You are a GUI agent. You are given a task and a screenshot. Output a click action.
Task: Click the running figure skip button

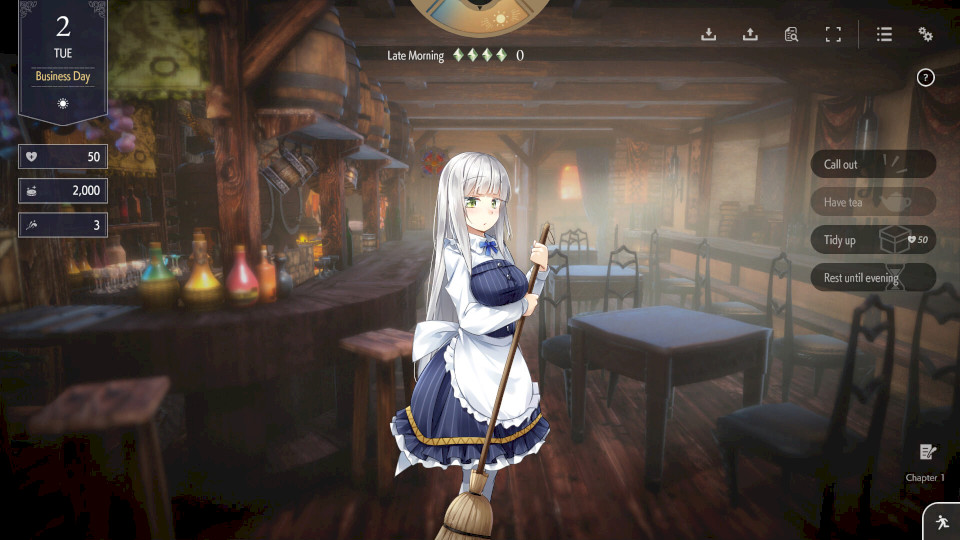(x=941, y=522)
